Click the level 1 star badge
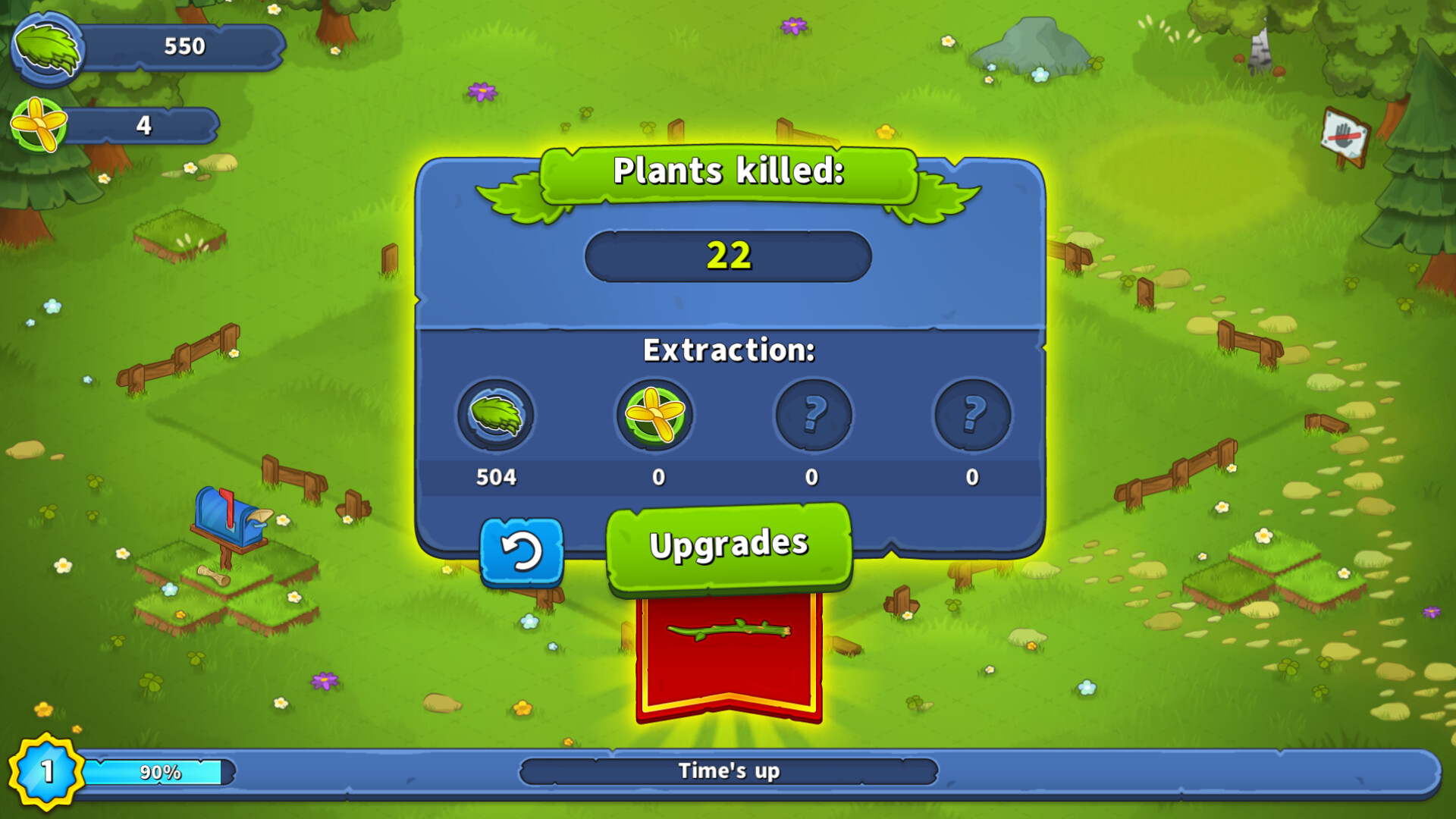 [x=45, y=771]
